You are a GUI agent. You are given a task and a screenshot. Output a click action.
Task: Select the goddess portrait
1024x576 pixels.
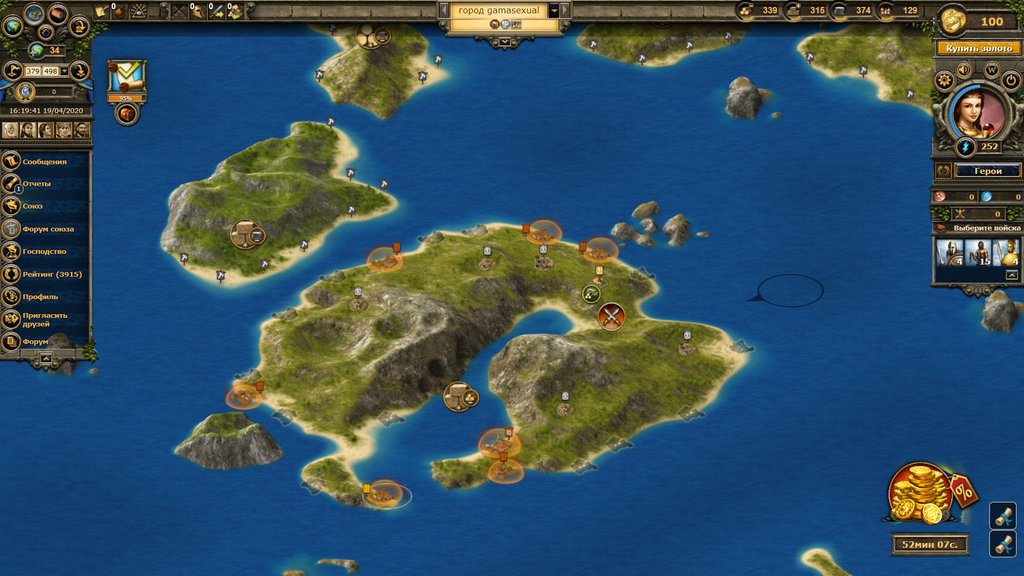coord(968,112)
